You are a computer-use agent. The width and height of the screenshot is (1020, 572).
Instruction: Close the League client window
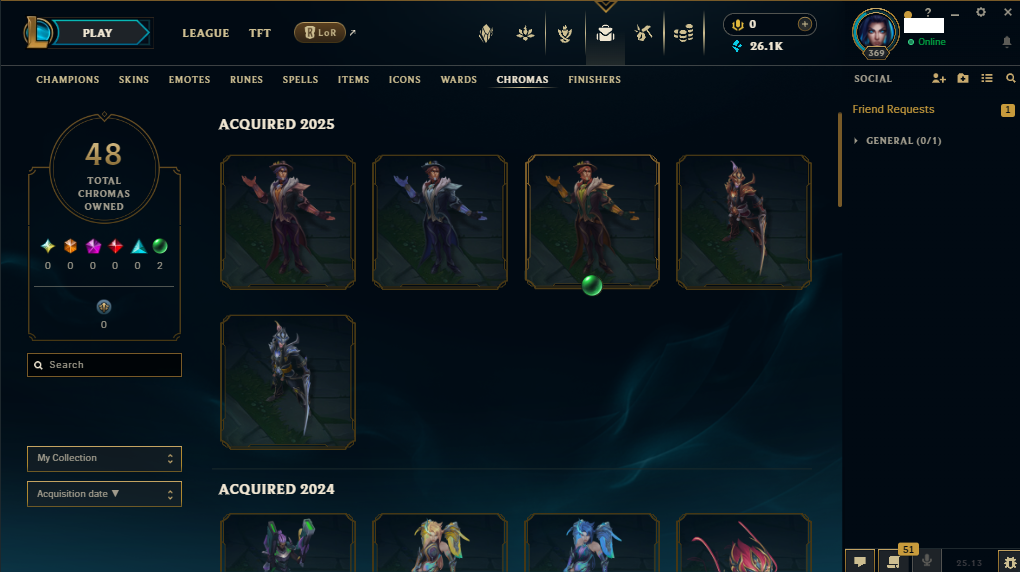pos(1006,12)
